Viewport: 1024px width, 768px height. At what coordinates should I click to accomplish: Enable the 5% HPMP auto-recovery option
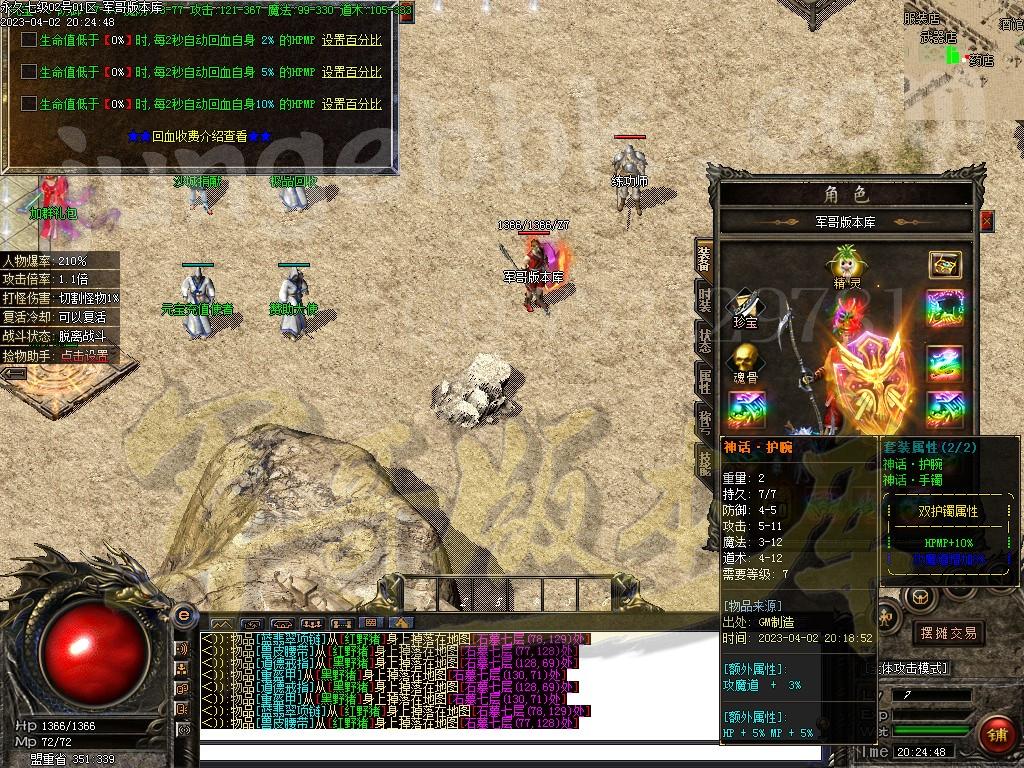29,72
